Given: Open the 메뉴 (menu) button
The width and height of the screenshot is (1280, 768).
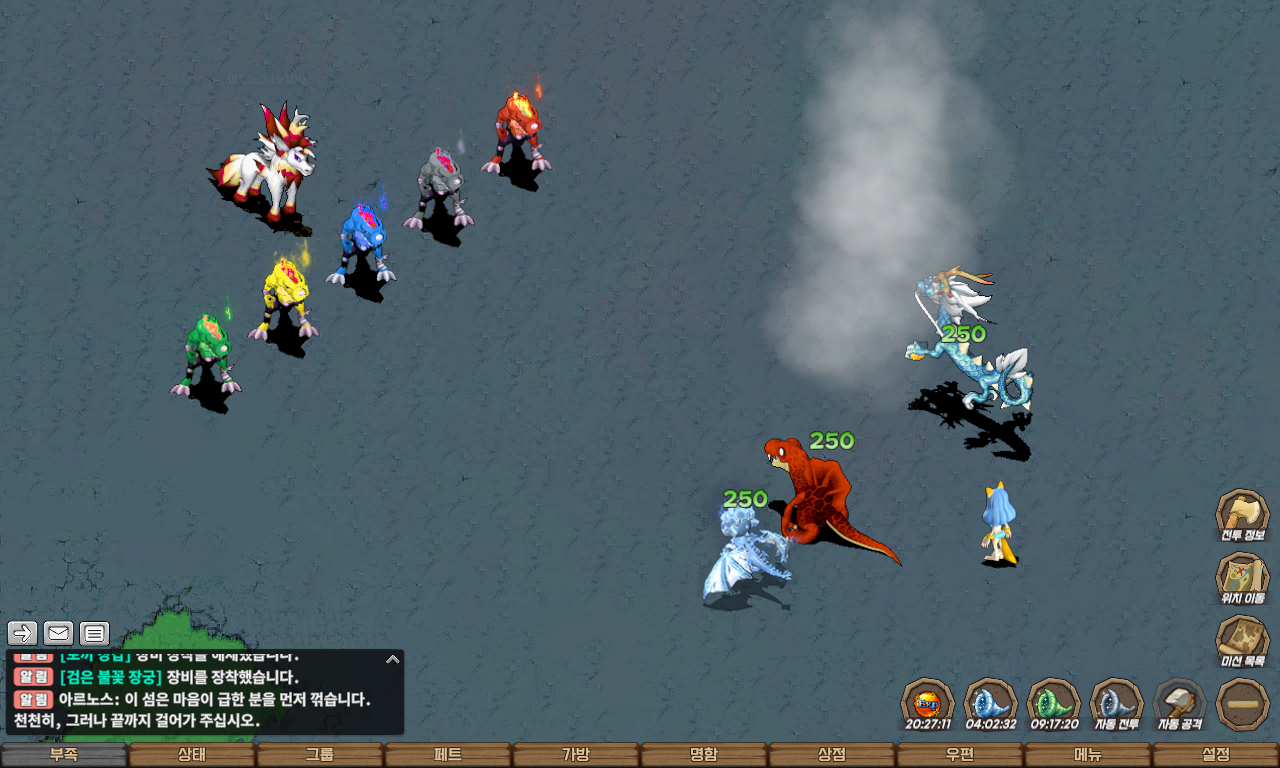Looking at the screenshot, I should click(1088, 755).
